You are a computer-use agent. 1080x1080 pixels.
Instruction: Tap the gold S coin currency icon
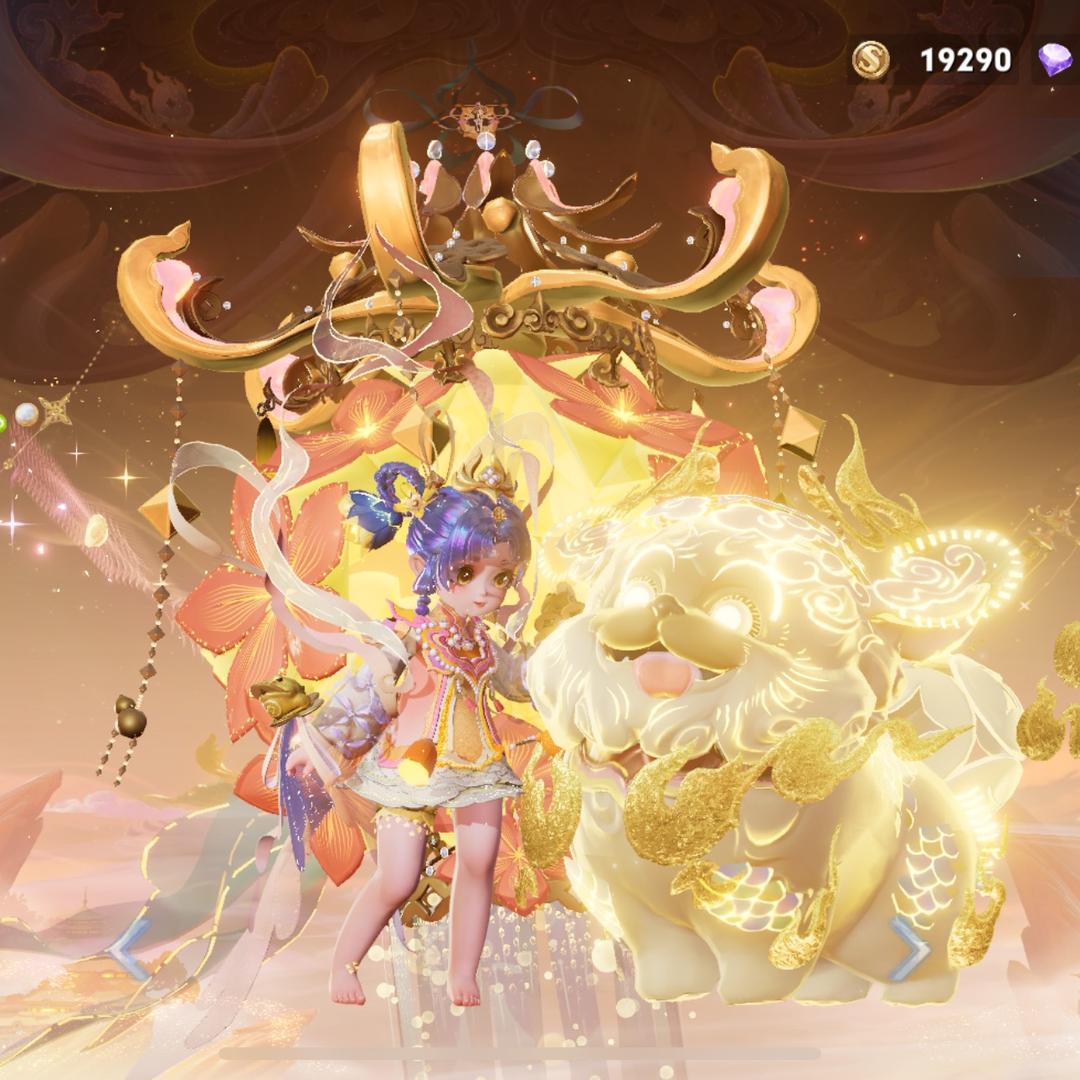tap(870, 61)
